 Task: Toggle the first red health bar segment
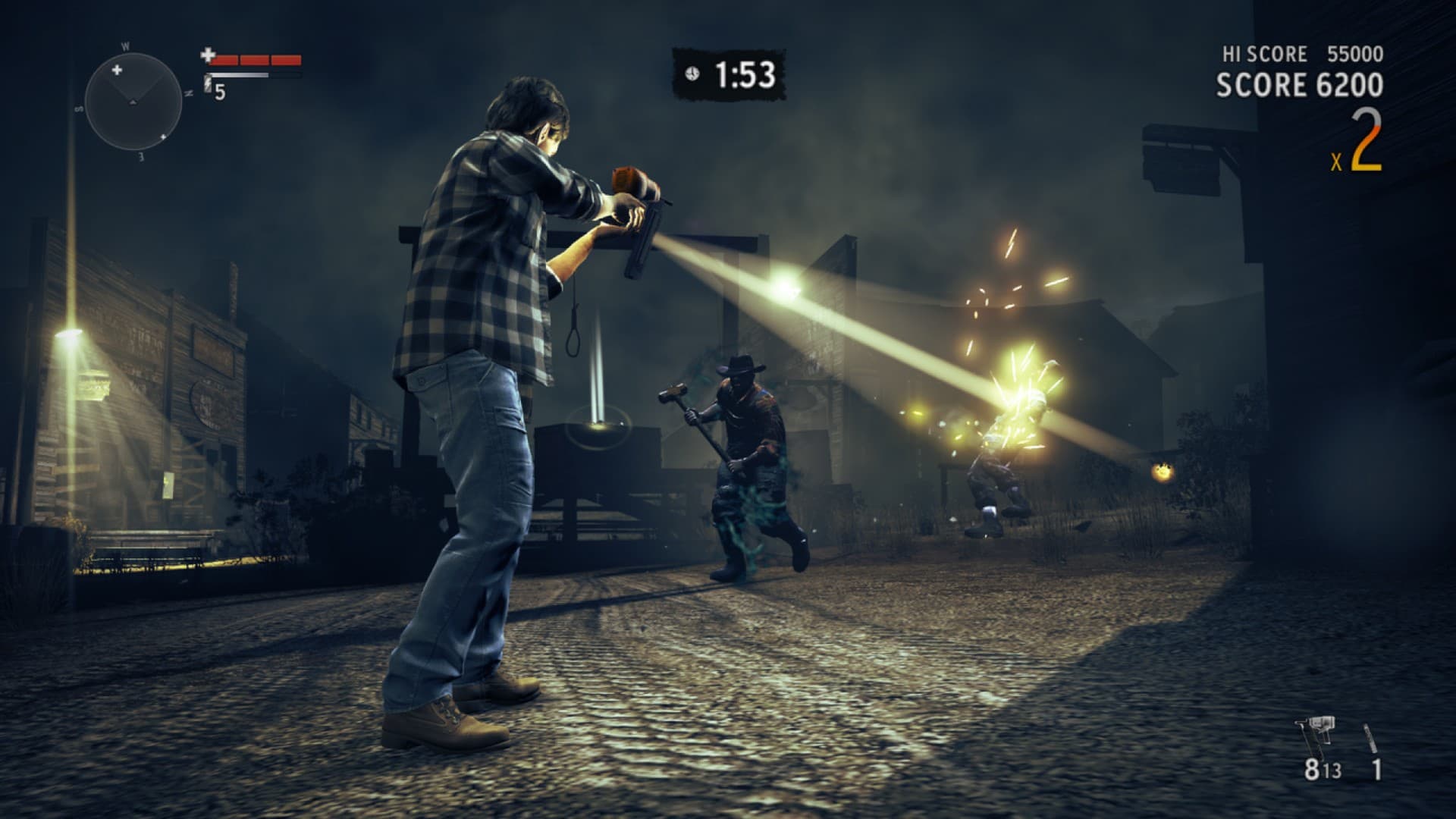point(226,58)
